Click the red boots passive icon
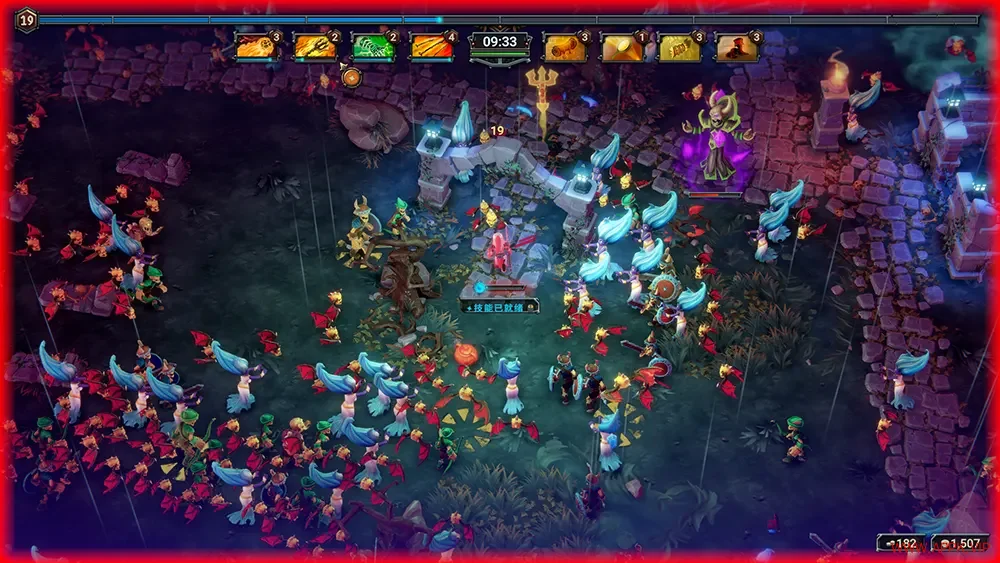This screenshot has width=1000, height=563. (737, 46)
